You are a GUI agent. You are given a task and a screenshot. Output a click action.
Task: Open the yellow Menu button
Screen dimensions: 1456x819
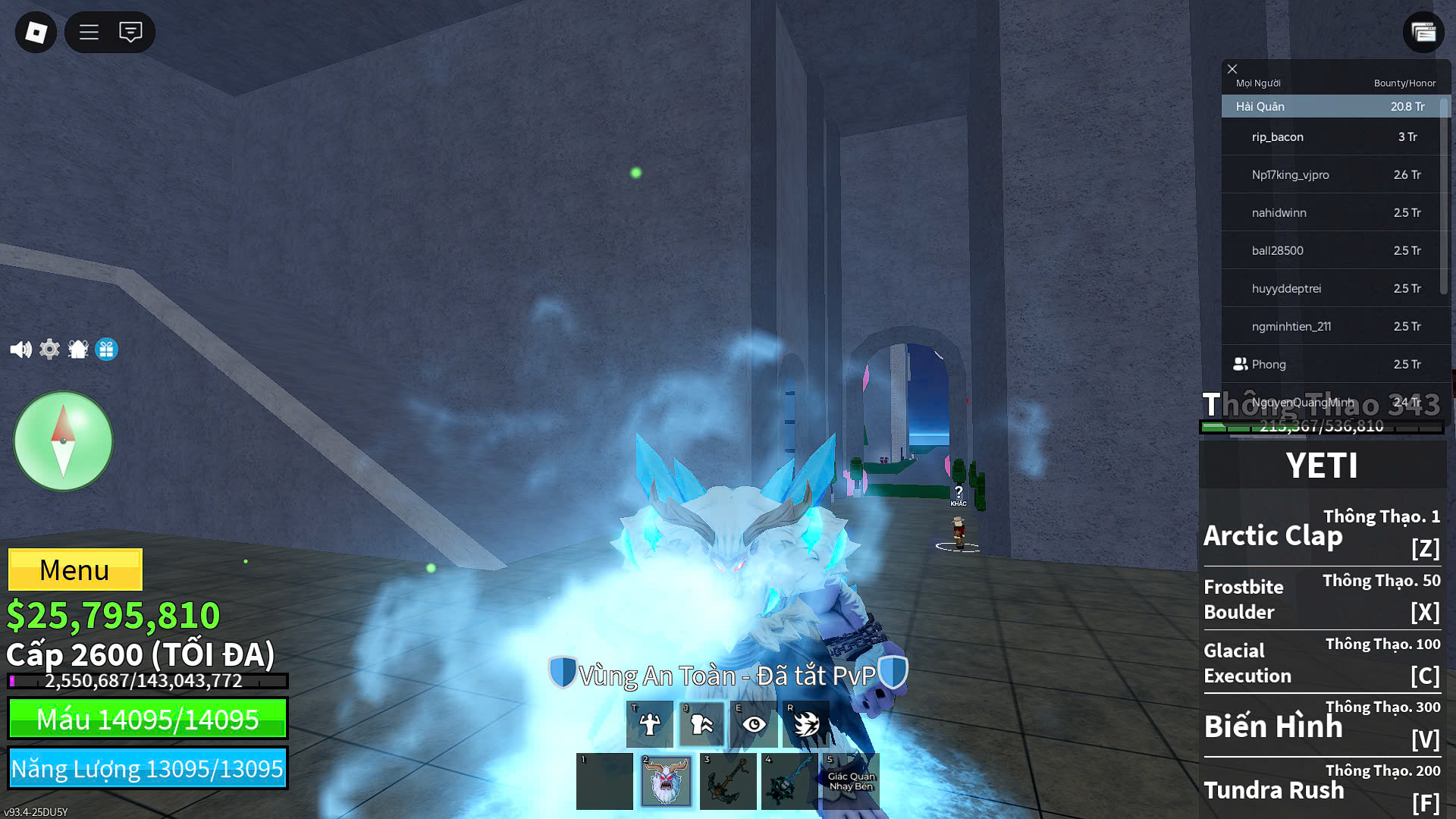pyautogui.click(x=74, y=570)
